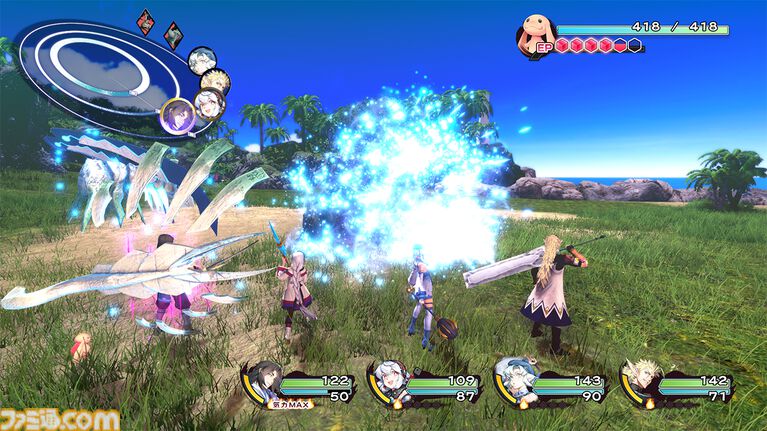Click the blue-hat character's portrait on the turn dial

[x=201, y=60]
